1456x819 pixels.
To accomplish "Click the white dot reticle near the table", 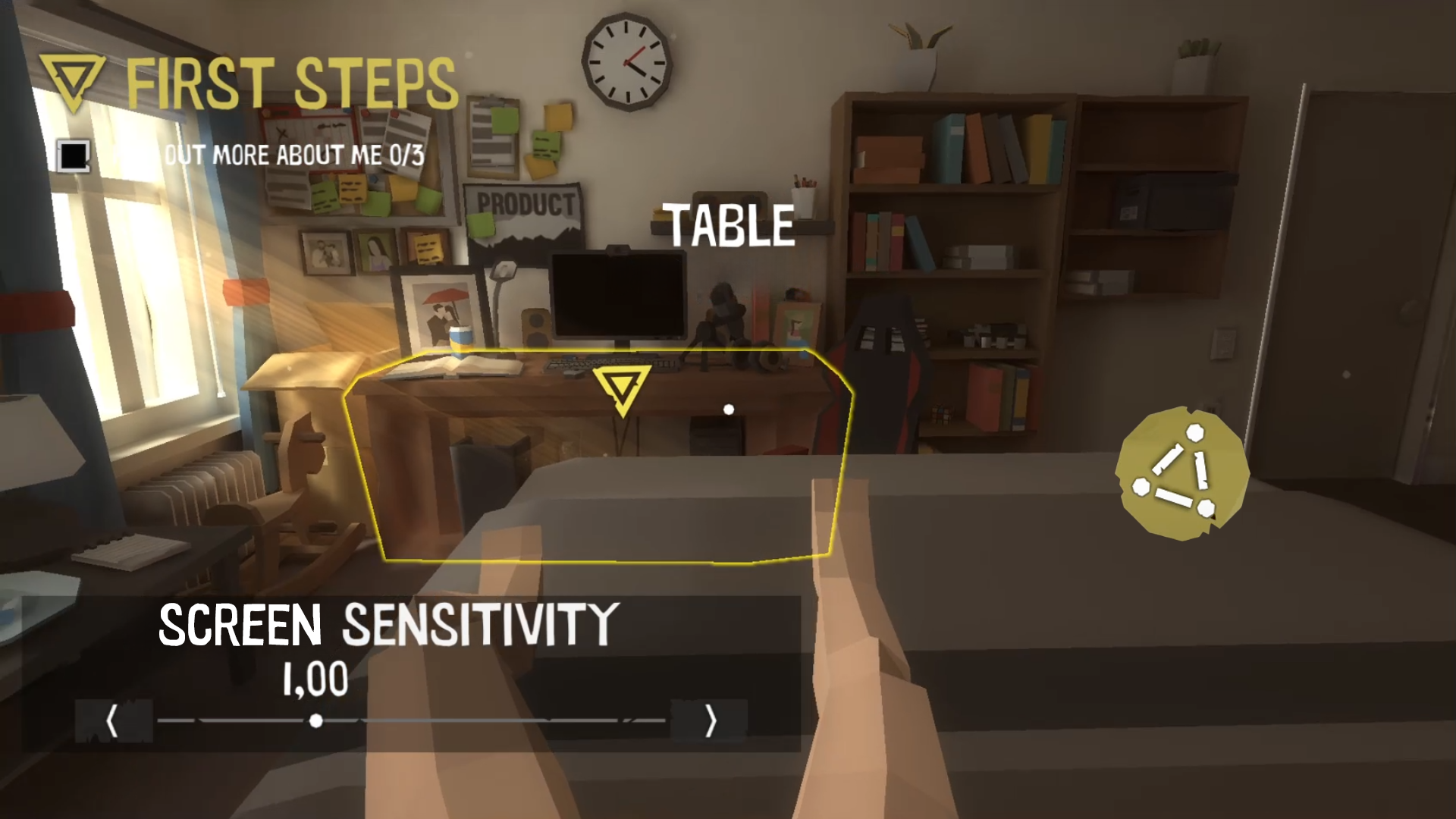I will point(729,409).
